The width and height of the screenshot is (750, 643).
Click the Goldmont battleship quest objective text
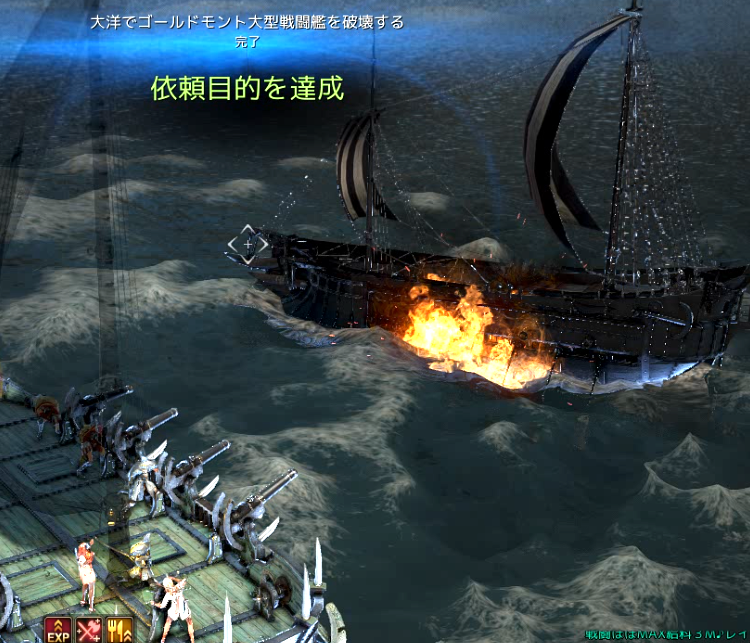click(x=247, y=23)
